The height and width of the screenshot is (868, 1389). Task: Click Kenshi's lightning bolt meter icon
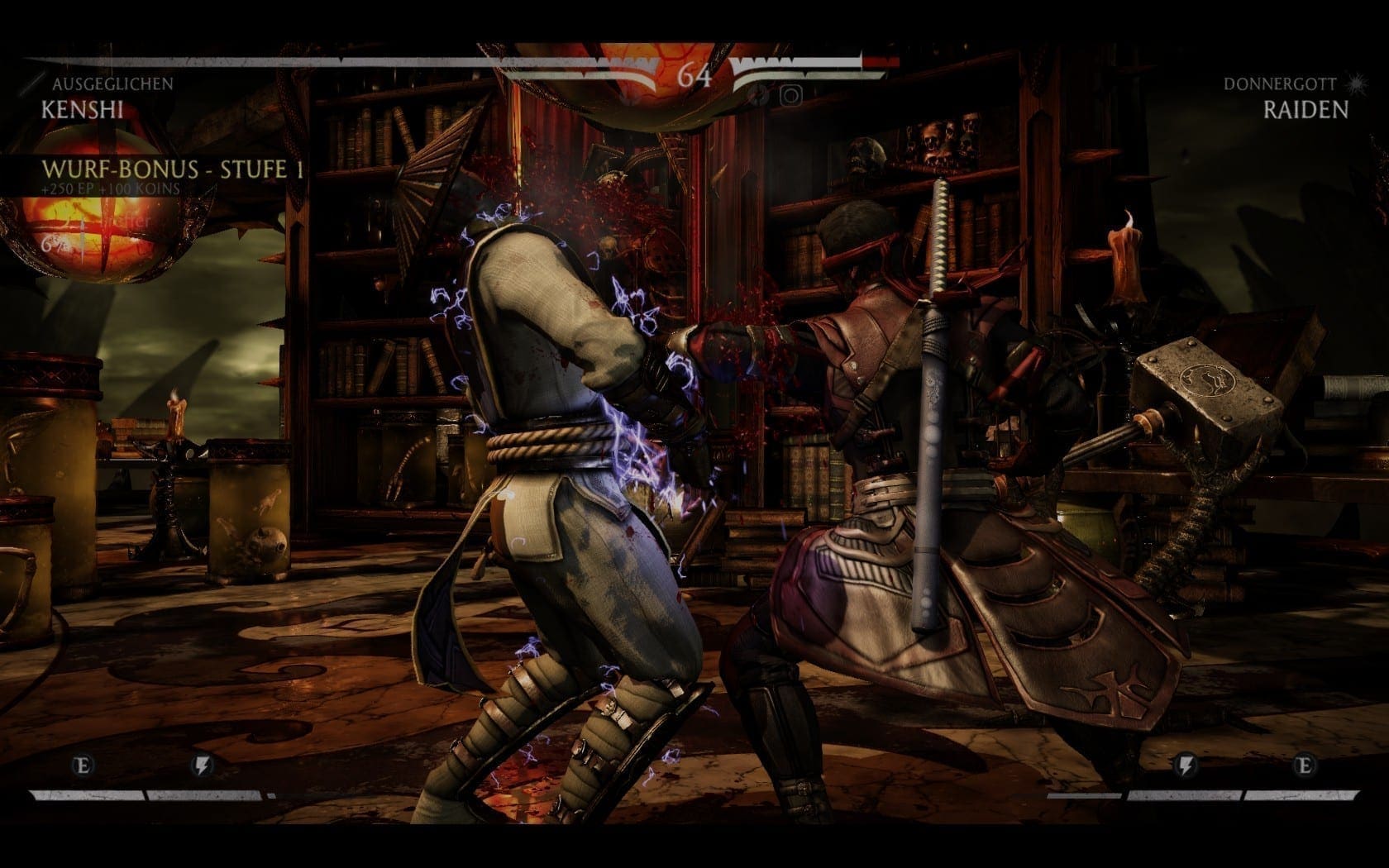click(202, 765)
